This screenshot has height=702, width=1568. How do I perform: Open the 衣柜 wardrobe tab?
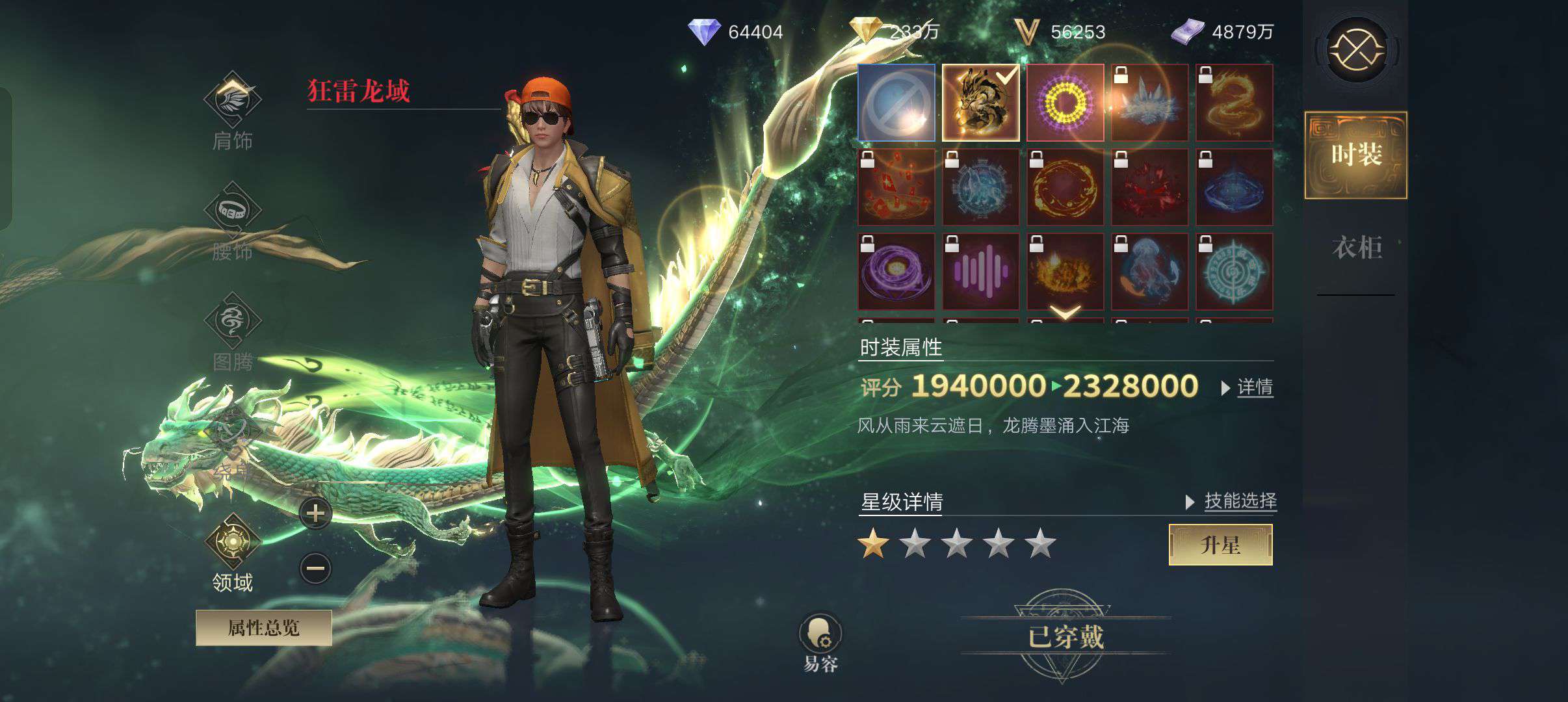(x=1356, y=248)
